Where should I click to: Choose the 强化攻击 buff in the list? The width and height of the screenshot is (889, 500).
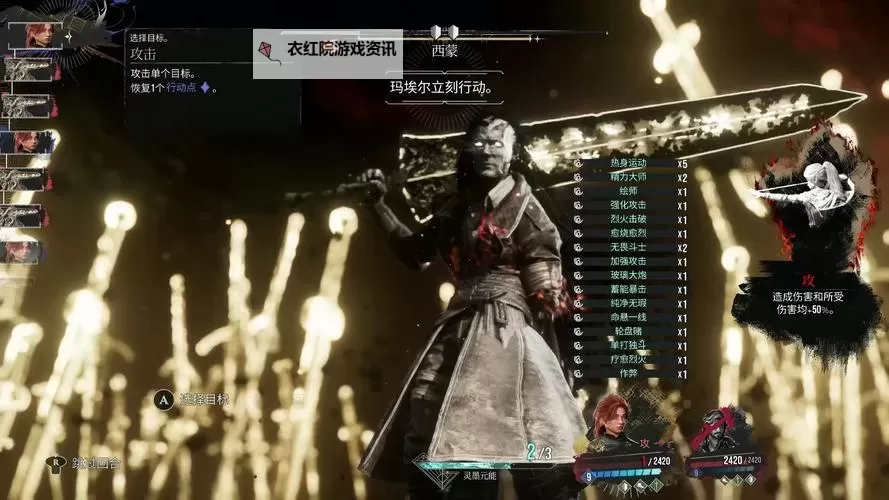click(628, 205)
